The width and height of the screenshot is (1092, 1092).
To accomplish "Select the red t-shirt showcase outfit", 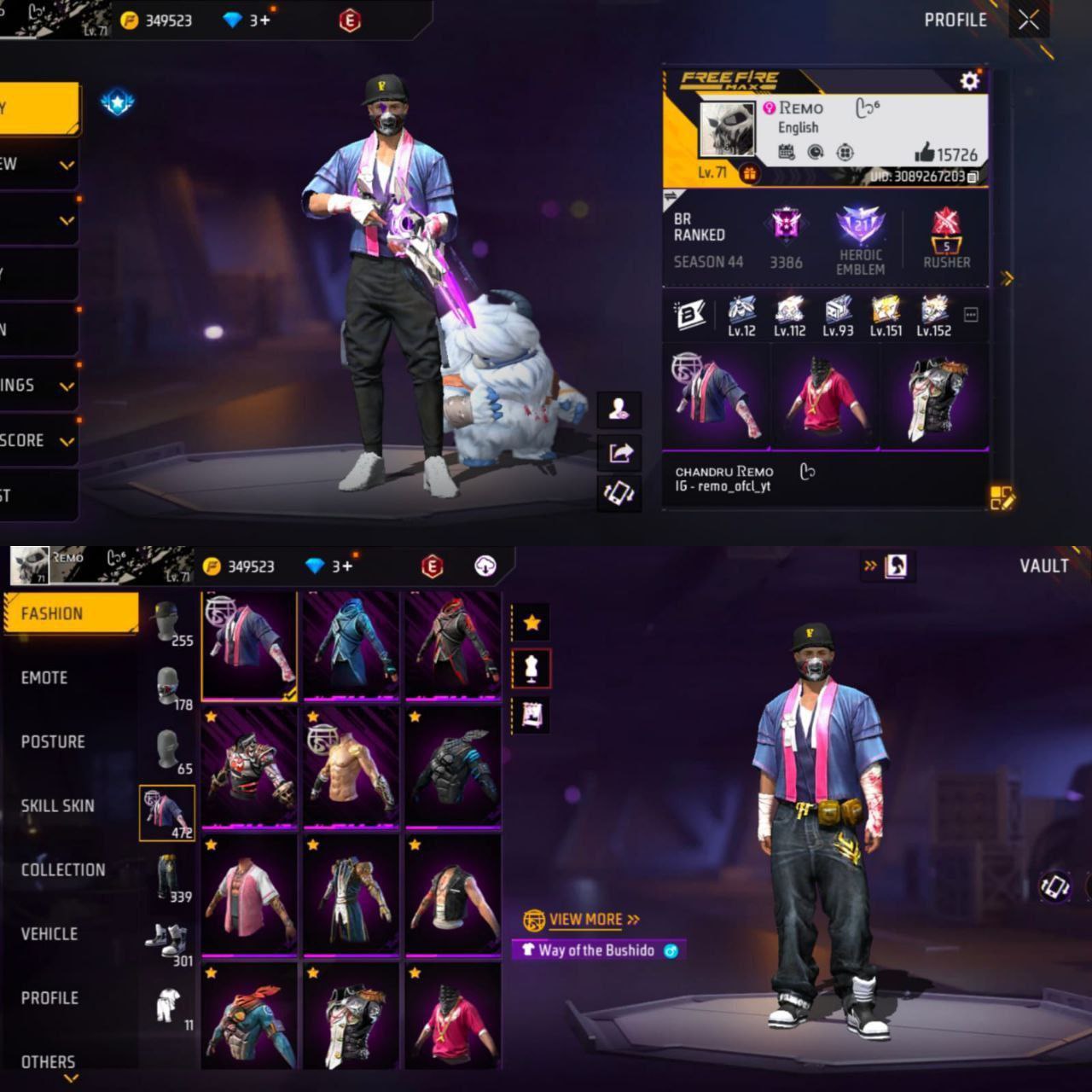I will pos(825,397).
